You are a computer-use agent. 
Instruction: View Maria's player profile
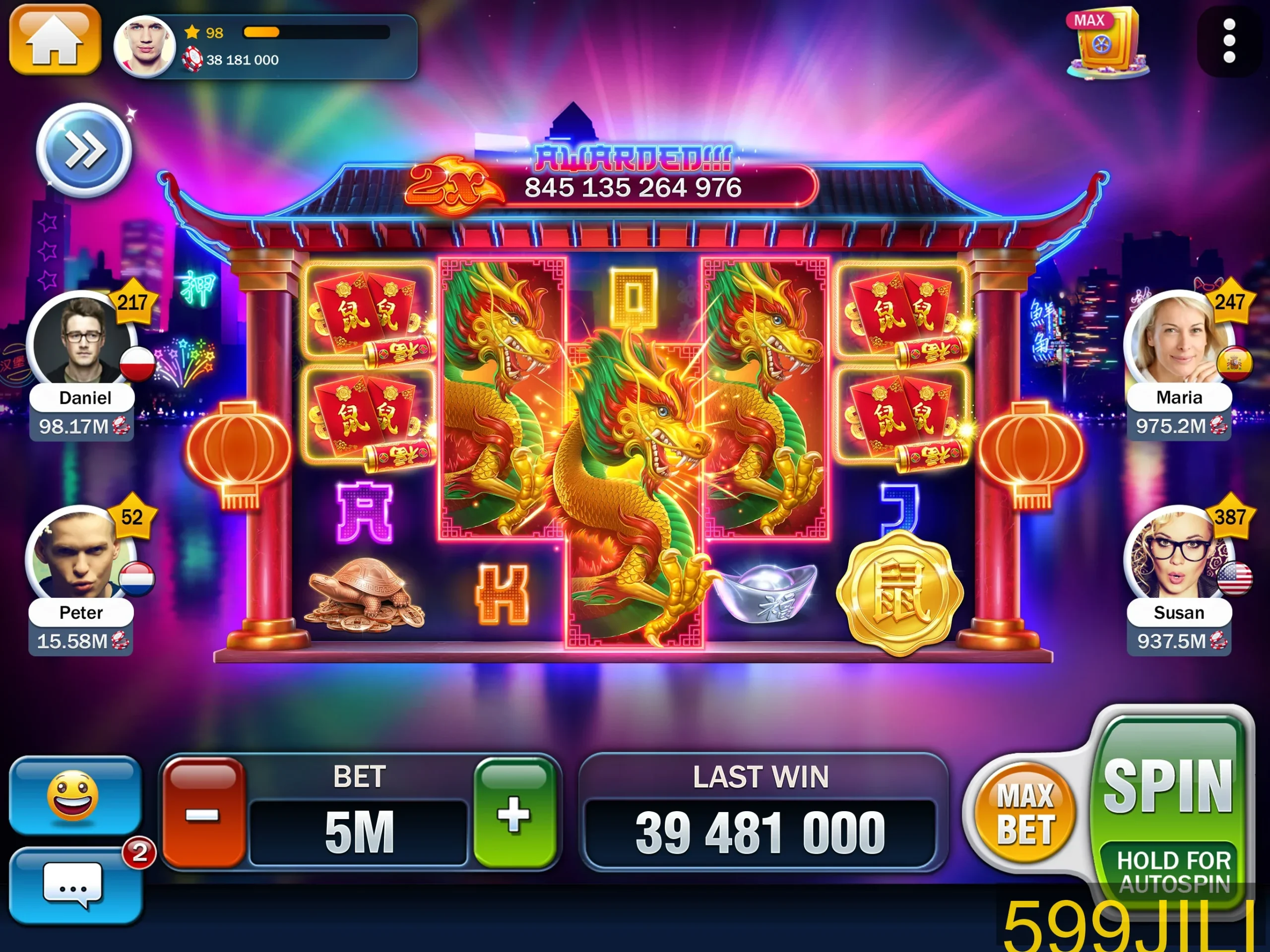coord(1177,340)
